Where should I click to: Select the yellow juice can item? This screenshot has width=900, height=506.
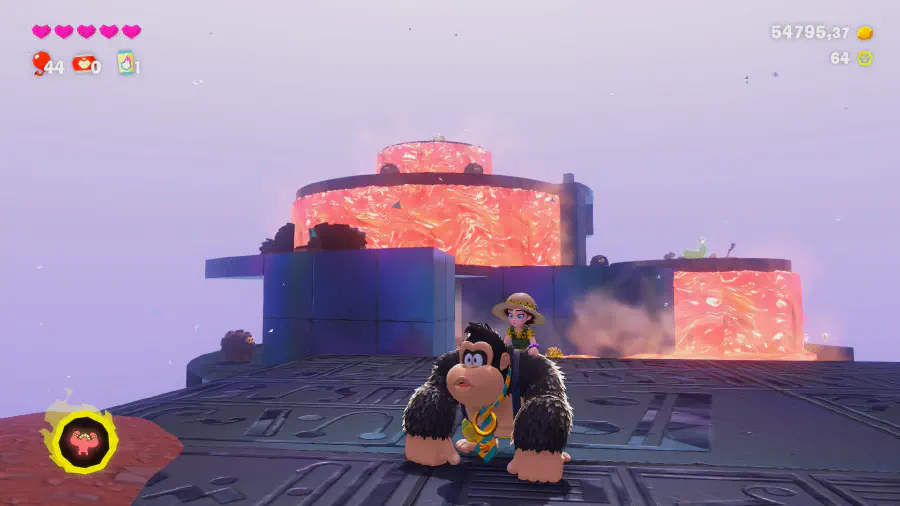tap(126, 63)
